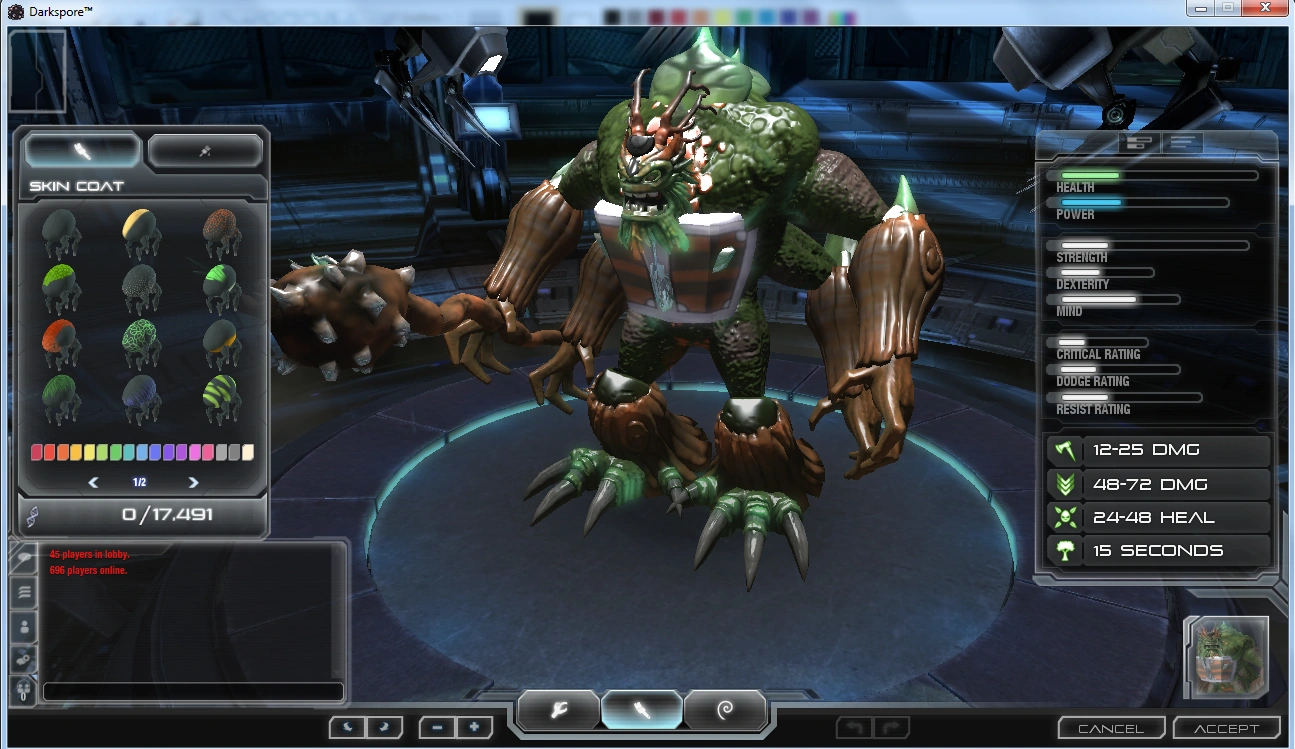
Task: Go to next color page with right arrow
Action: pyautogui.click(x=192, y=482)
